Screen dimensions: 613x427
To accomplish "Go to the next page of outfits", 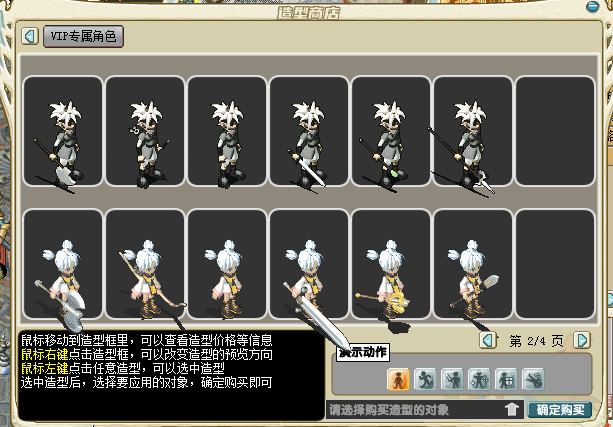I will [x=582, y=340].
